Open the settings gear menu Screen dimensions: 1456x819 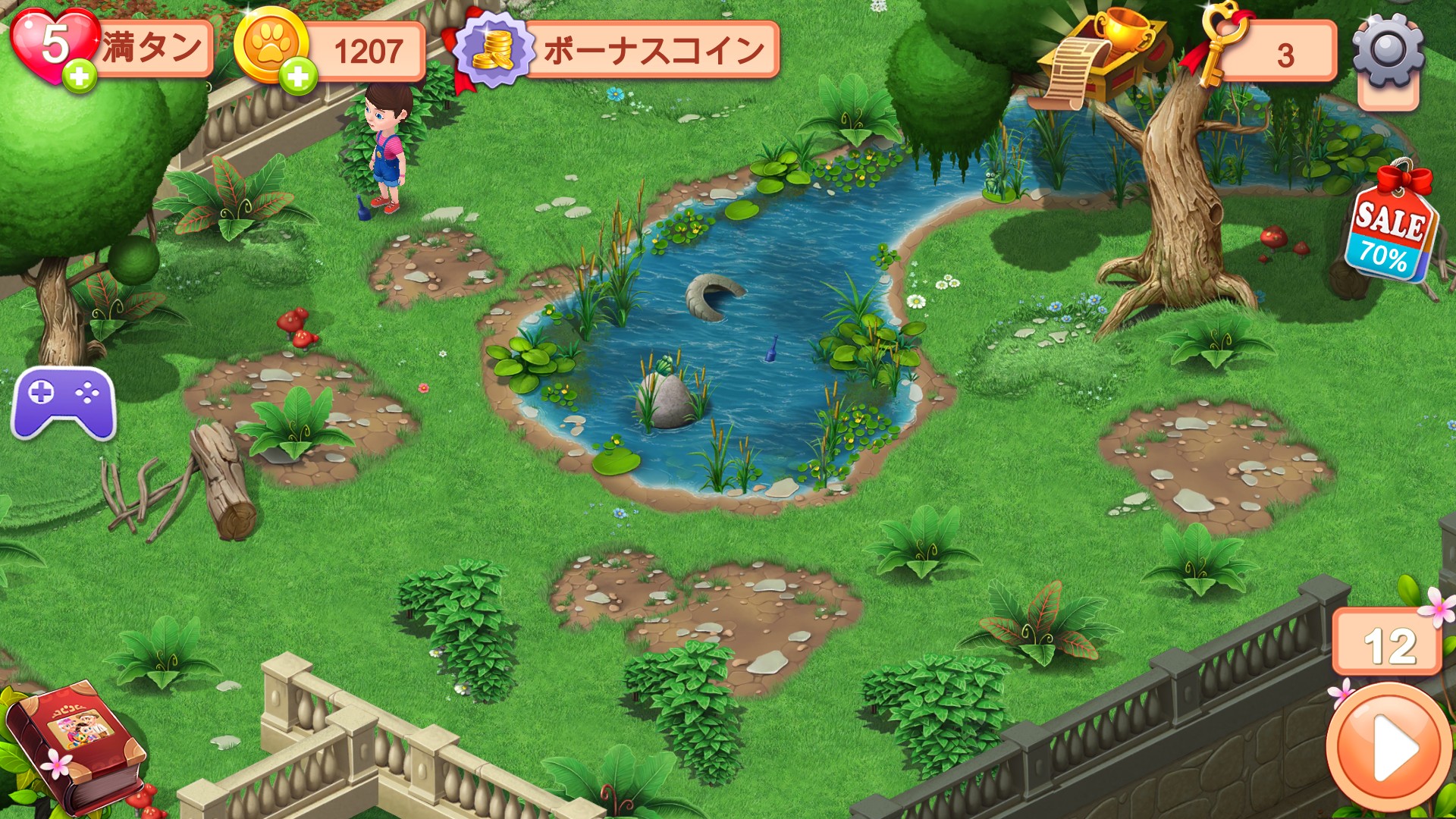[x=1387, y=52]
